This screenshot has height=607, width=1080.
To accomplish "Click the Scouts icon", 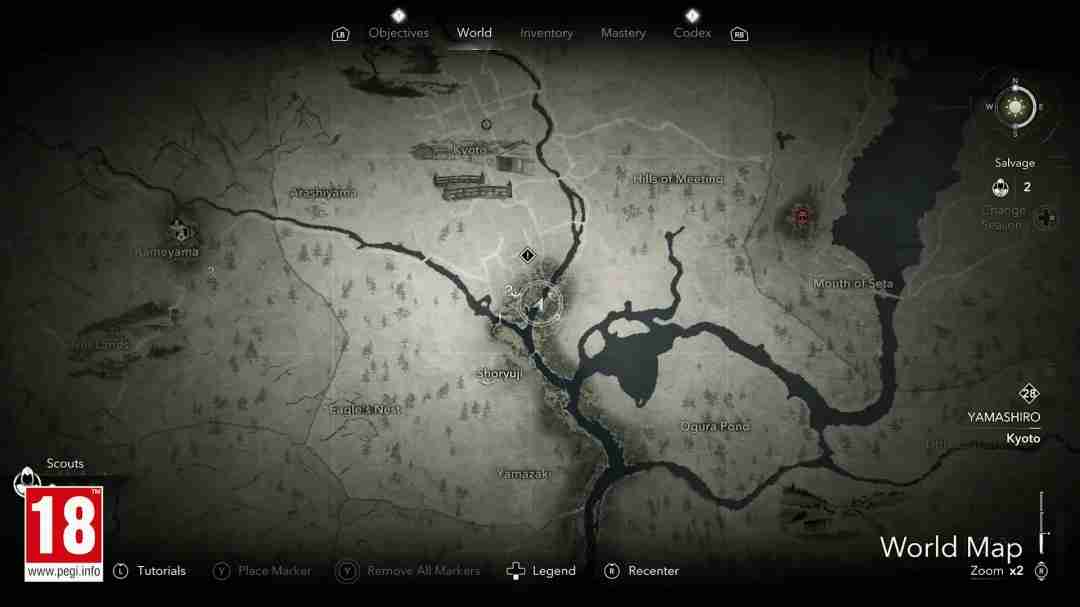I will pyautogui.click(x=24, y=481).
